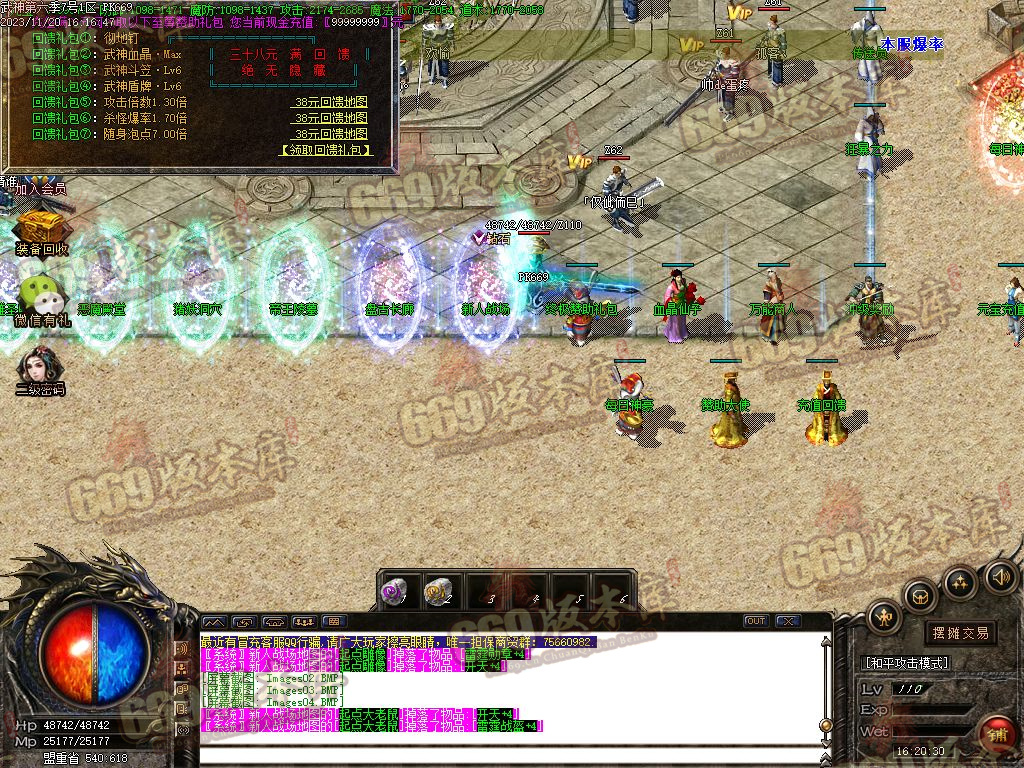Click the 微信有礼 WeChat gift icon
Image resolution: width=1024 pixels, height=768 pixels.
(42, 297)
